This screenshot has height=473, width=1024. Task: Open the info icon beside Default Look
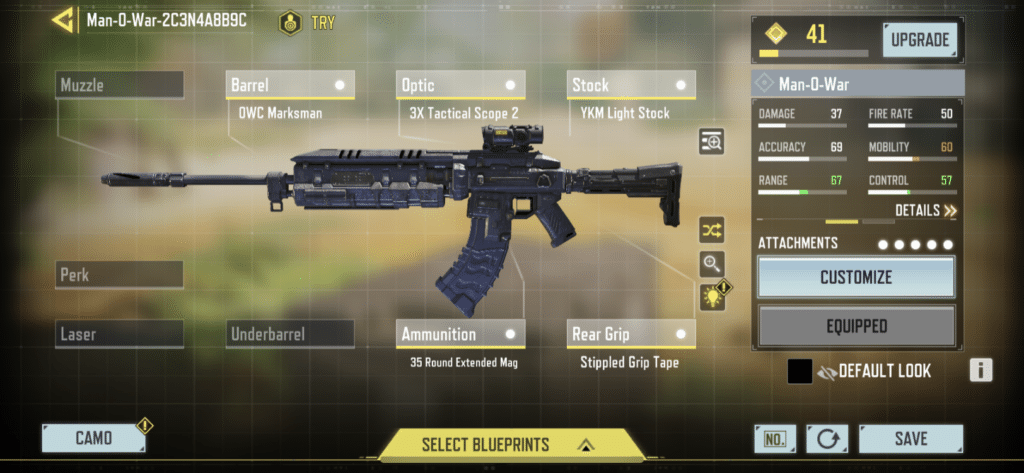coord(981,371)
